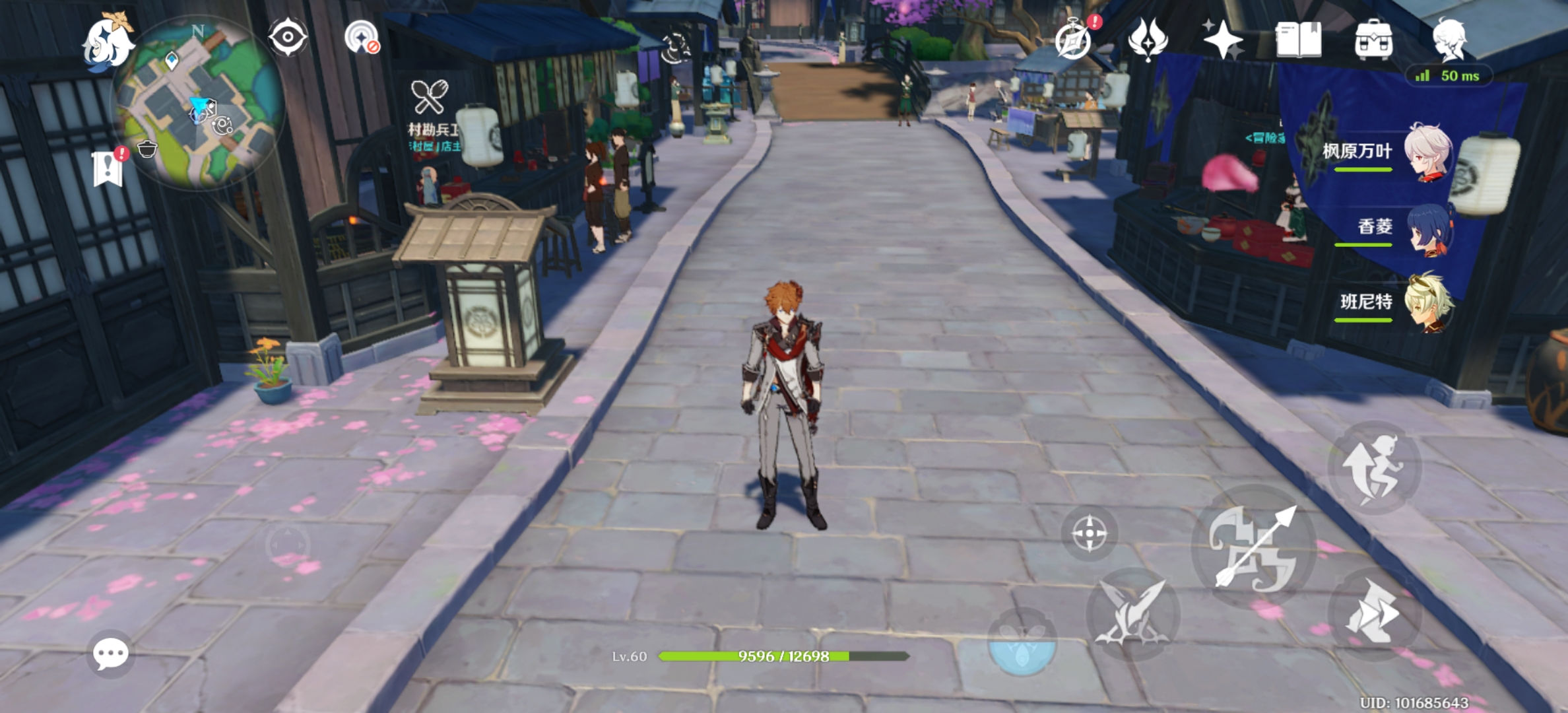
Task: Tap the sprint dash button
Action: (x=1375, y=614)
